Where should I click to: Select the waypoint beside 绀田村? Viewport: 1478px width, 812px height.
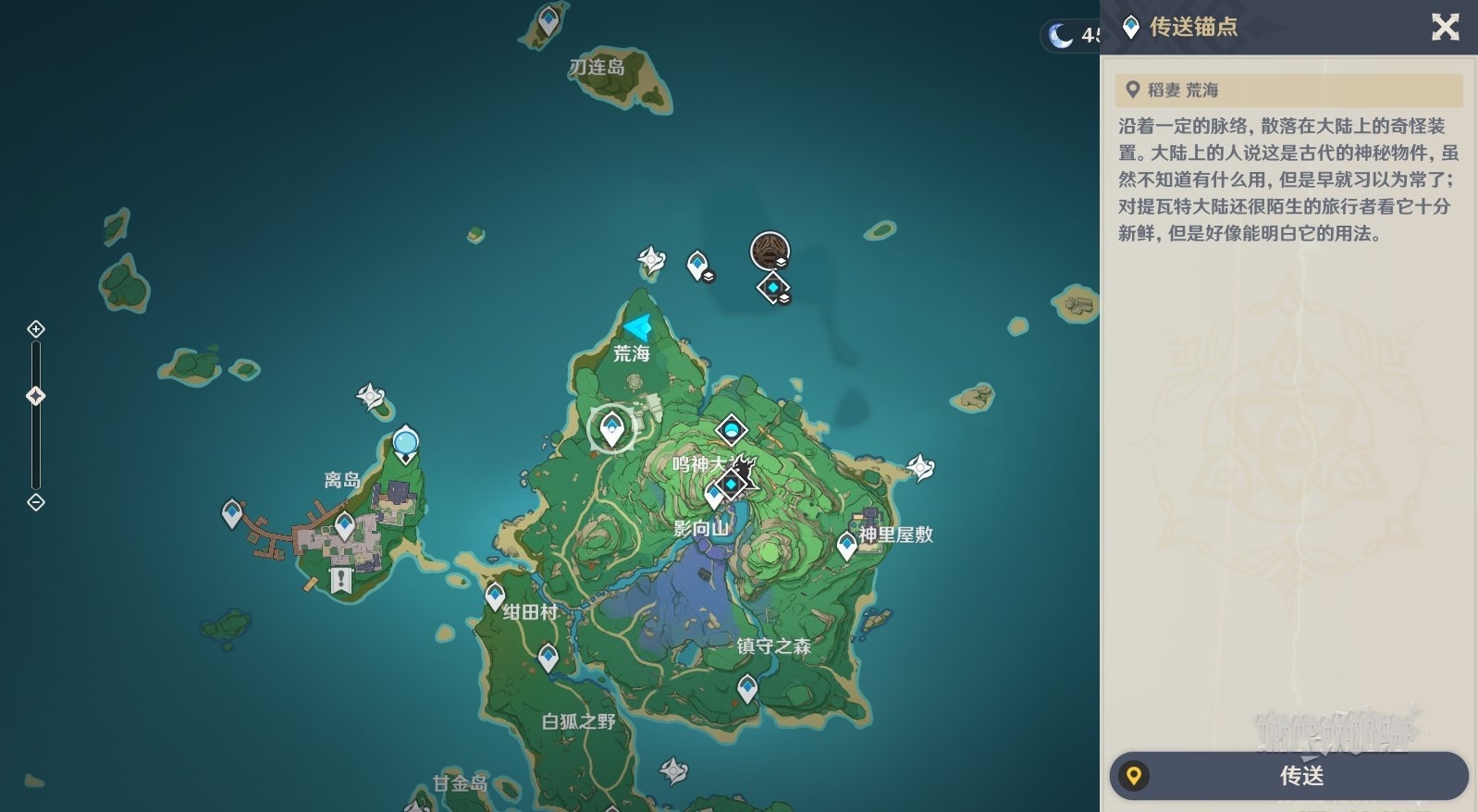pyautogui.click(x=495, y=596)
